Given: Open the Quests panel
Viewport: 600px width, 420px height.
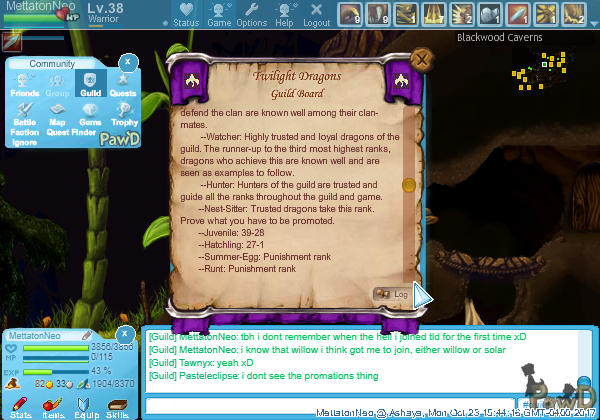Looking at the screenshot, I should coord(122,84).
